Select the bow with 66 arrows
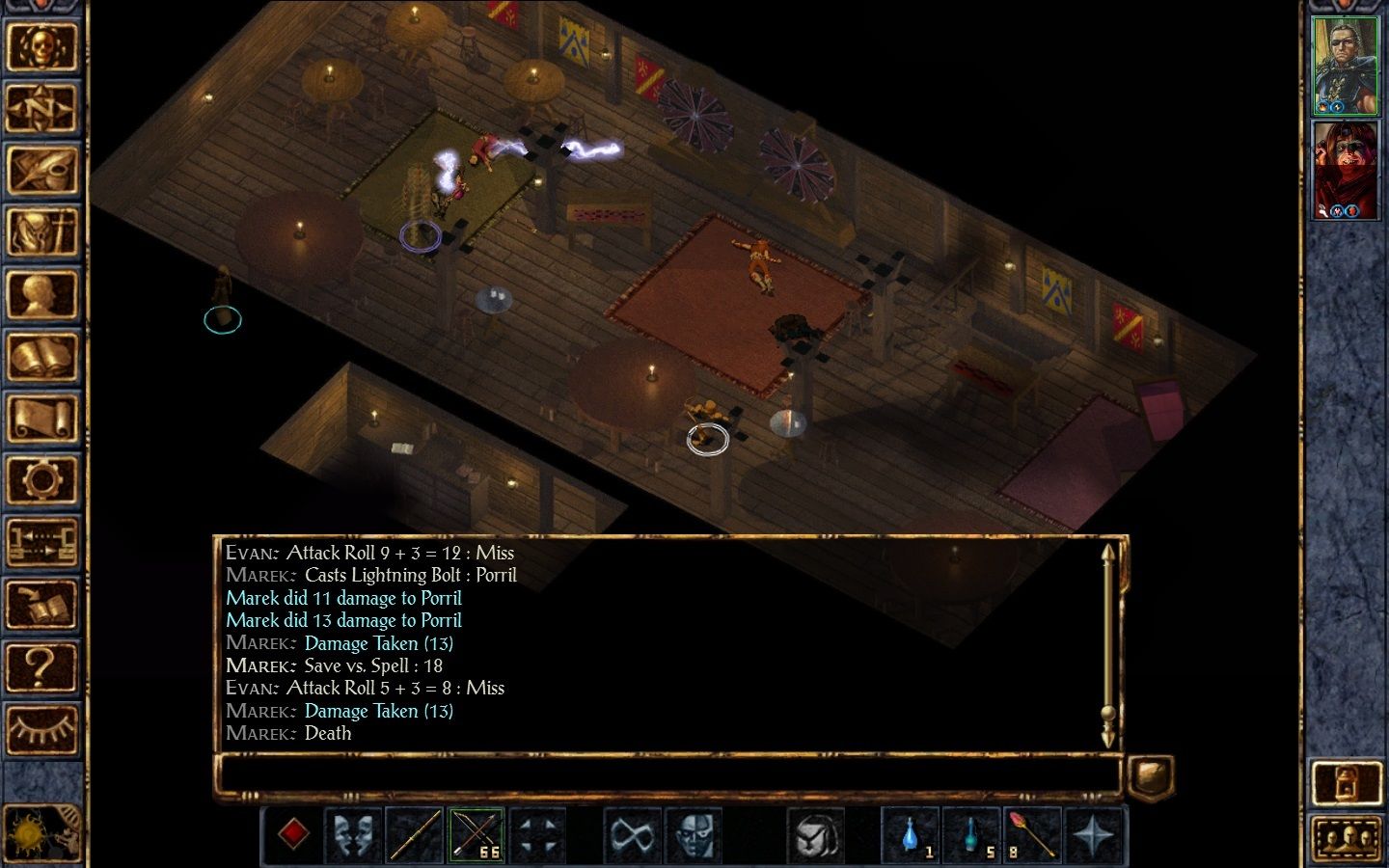This screenshot has width=1389, height=868. coord(476,834)
